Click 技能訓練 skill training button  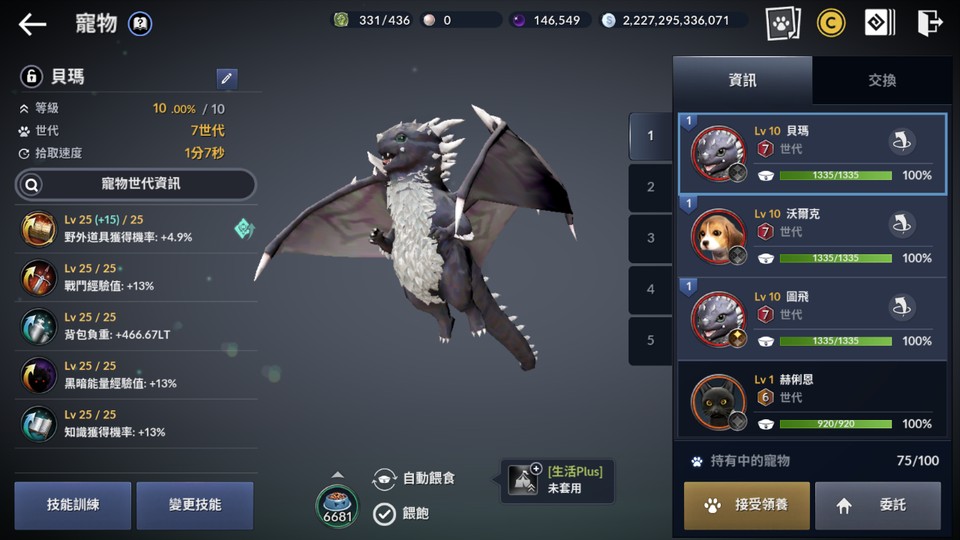pos(73,505)
